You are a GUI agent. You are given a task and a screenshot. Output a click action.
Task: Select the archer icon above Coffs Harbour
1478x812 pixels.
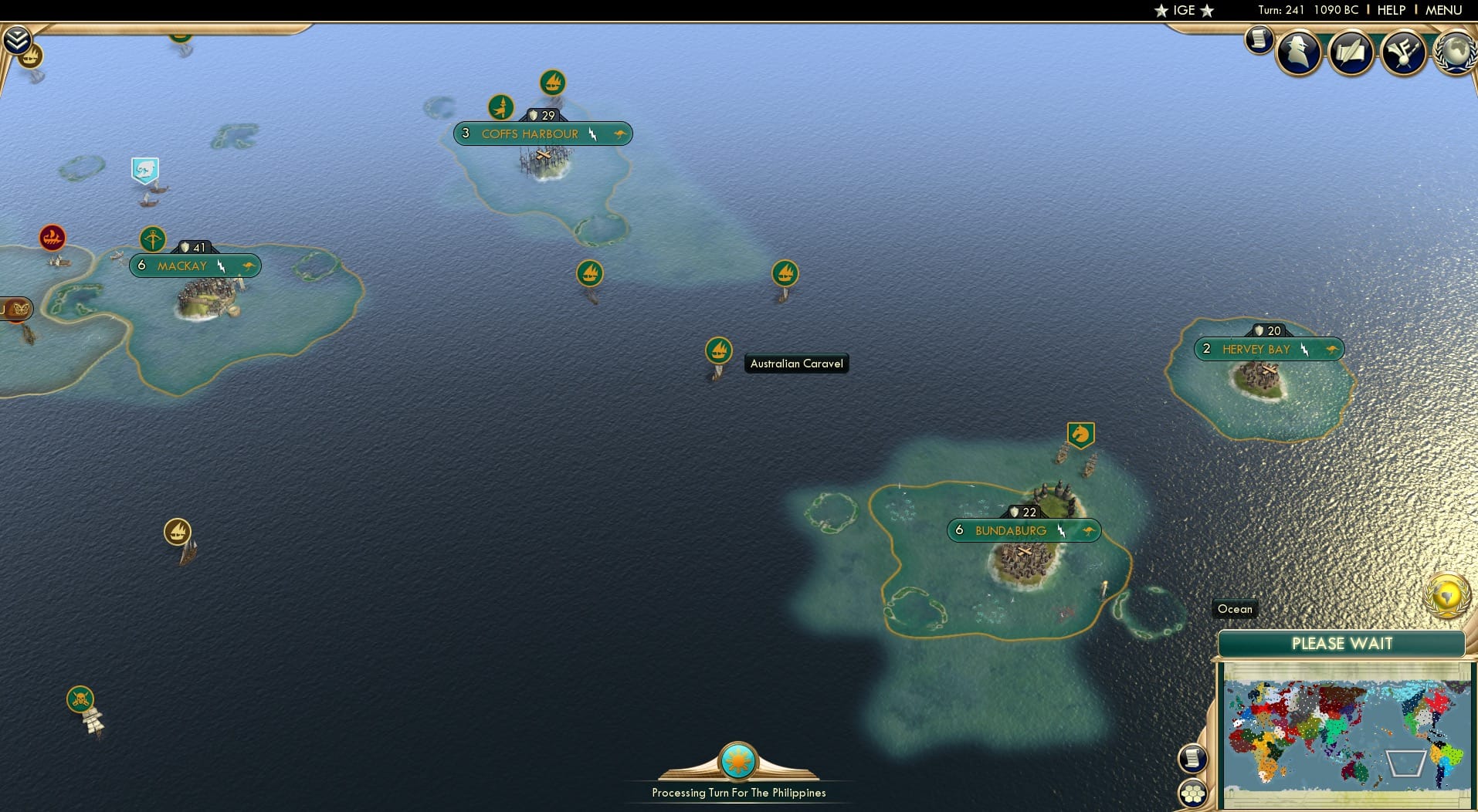(500, 107)
